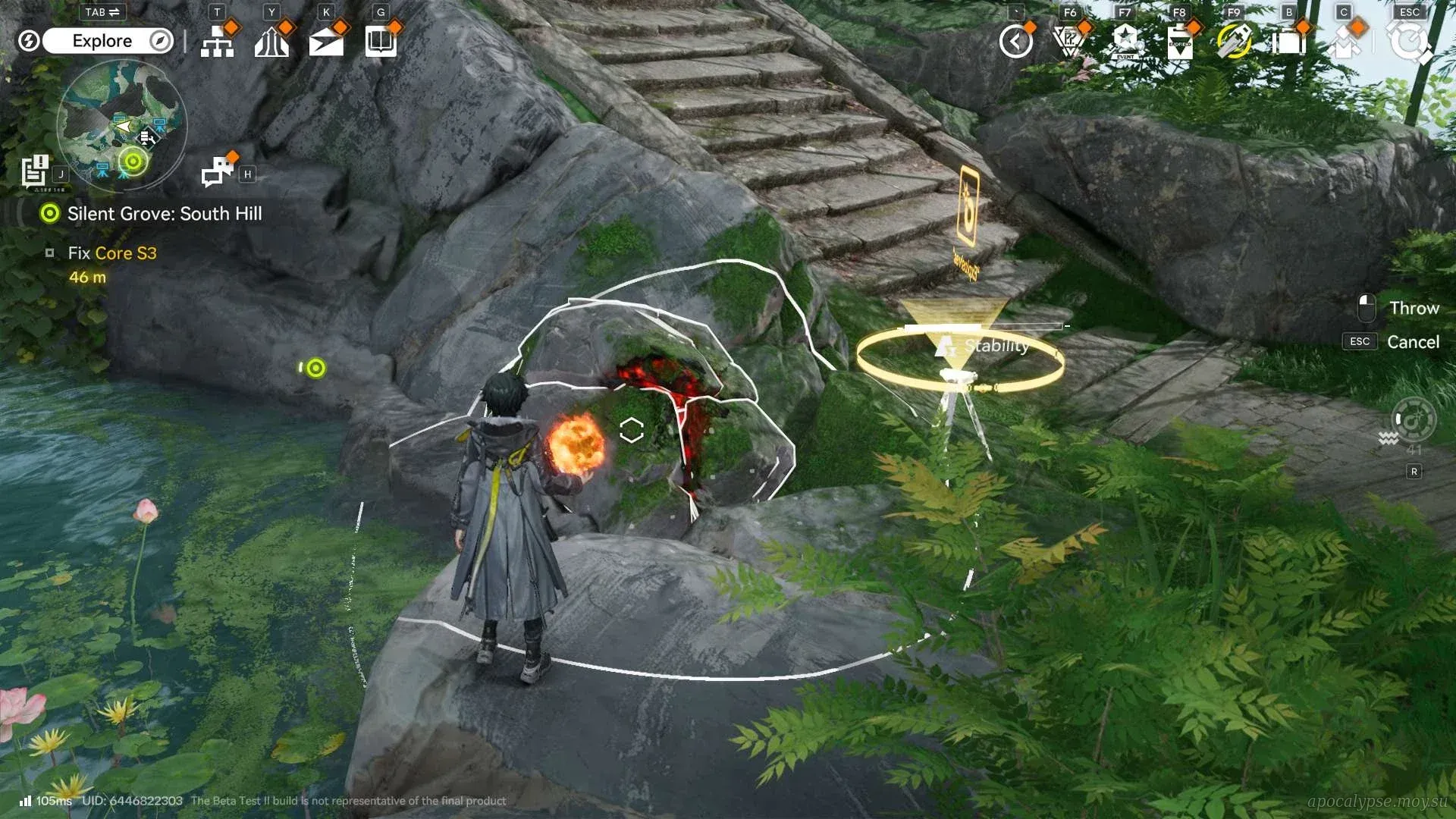Open the upward arrows upgrade icon
Viewport: 1456px width, 819px height.
click(x=271, y=42)
